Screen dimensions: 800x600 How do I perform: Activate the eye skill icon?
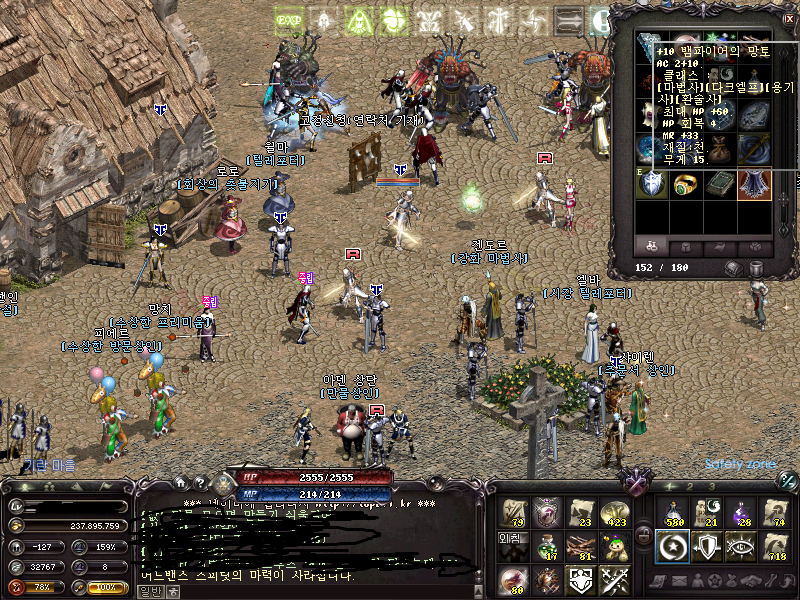[x=742, y=546]
